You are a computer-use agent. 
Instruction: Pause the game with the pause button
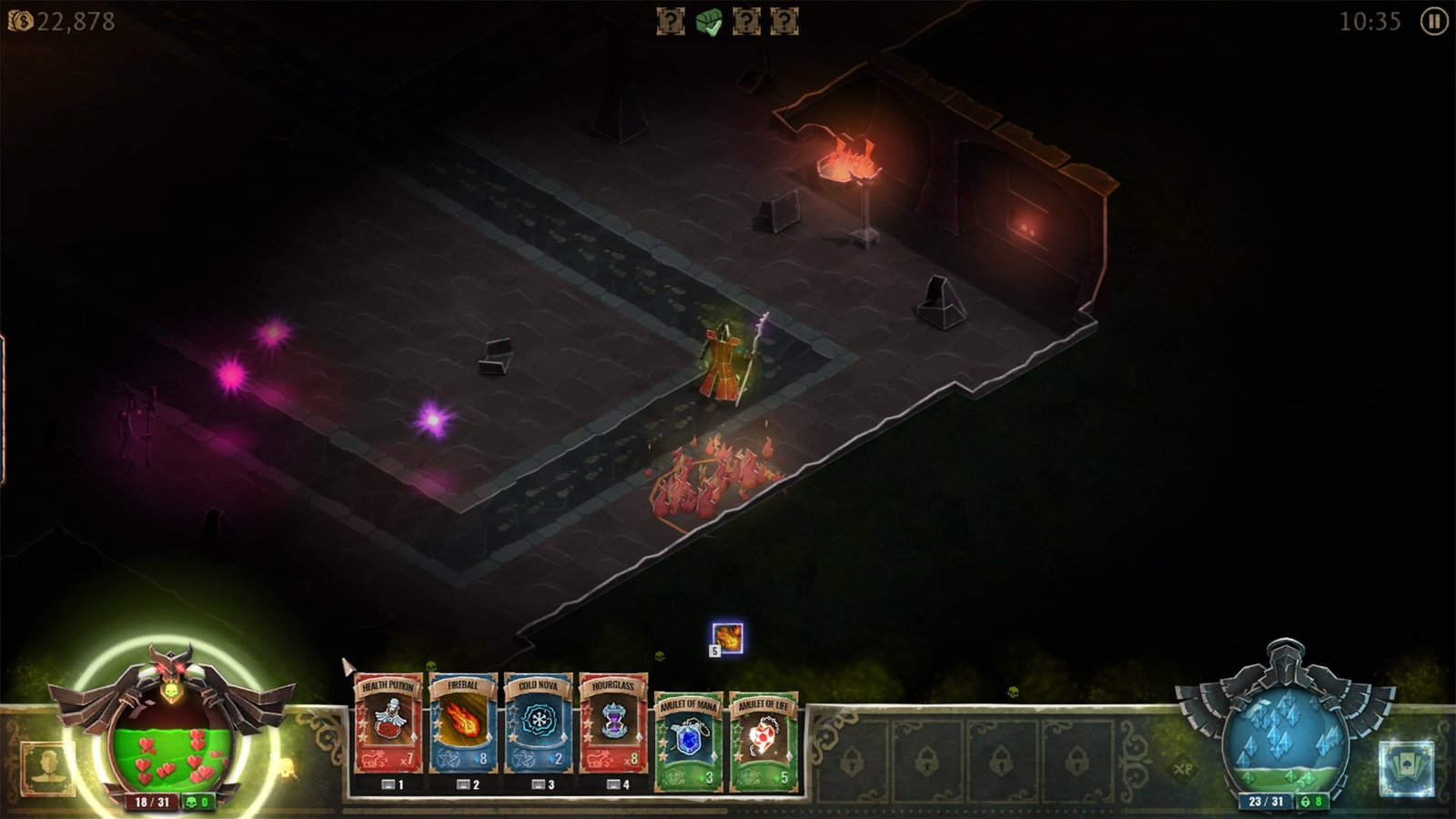pyautogui.click(x=1434, y=21)
